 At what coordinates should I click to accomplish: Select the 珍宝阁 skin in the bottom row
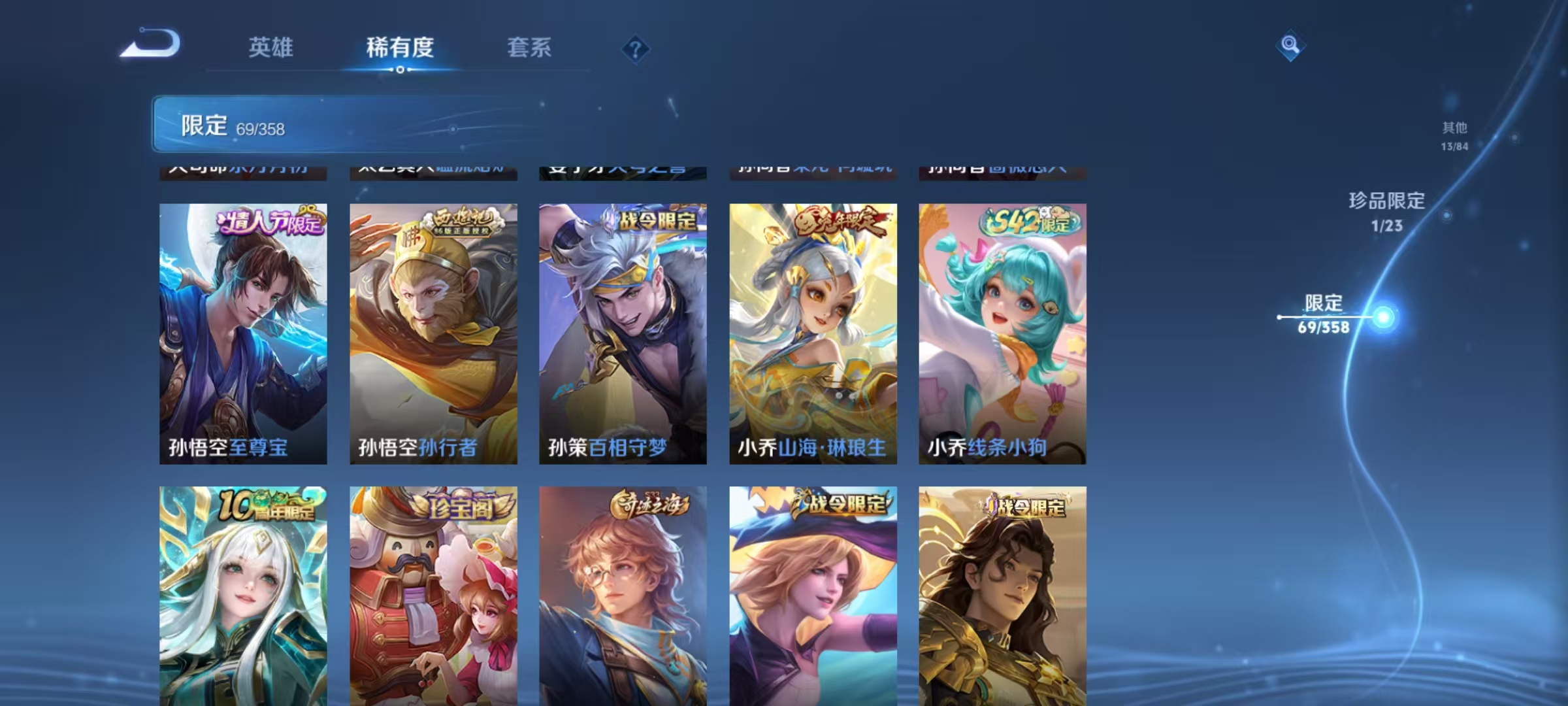(x=431, y=595)
